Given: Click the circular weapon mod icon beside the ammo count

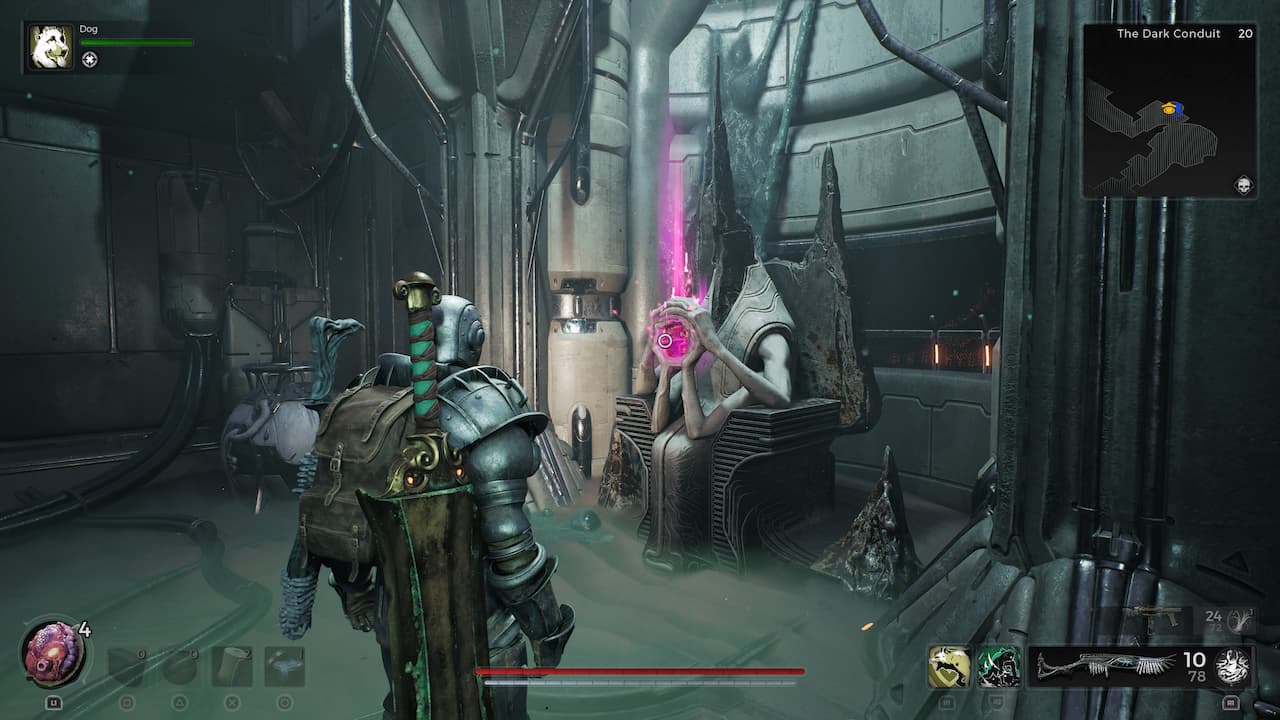Looking at the screenshot, I should [1233, 668].
